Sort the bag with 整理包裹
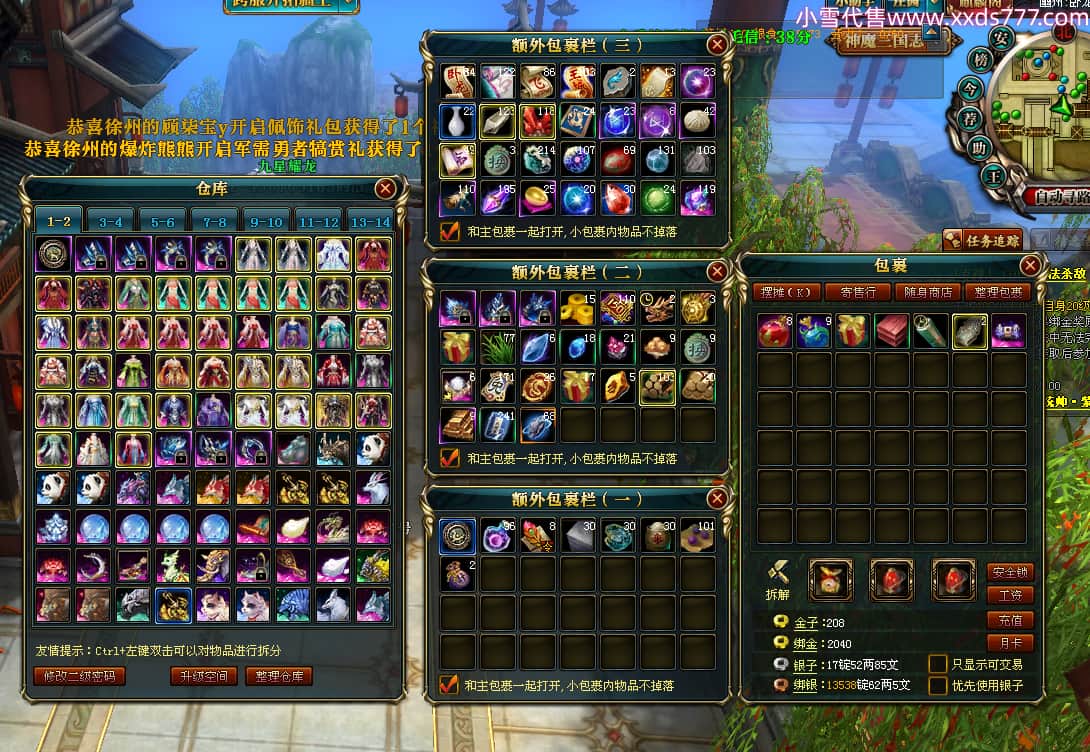1090x752 pixels. pyautogui.click(x=997, y=292)
